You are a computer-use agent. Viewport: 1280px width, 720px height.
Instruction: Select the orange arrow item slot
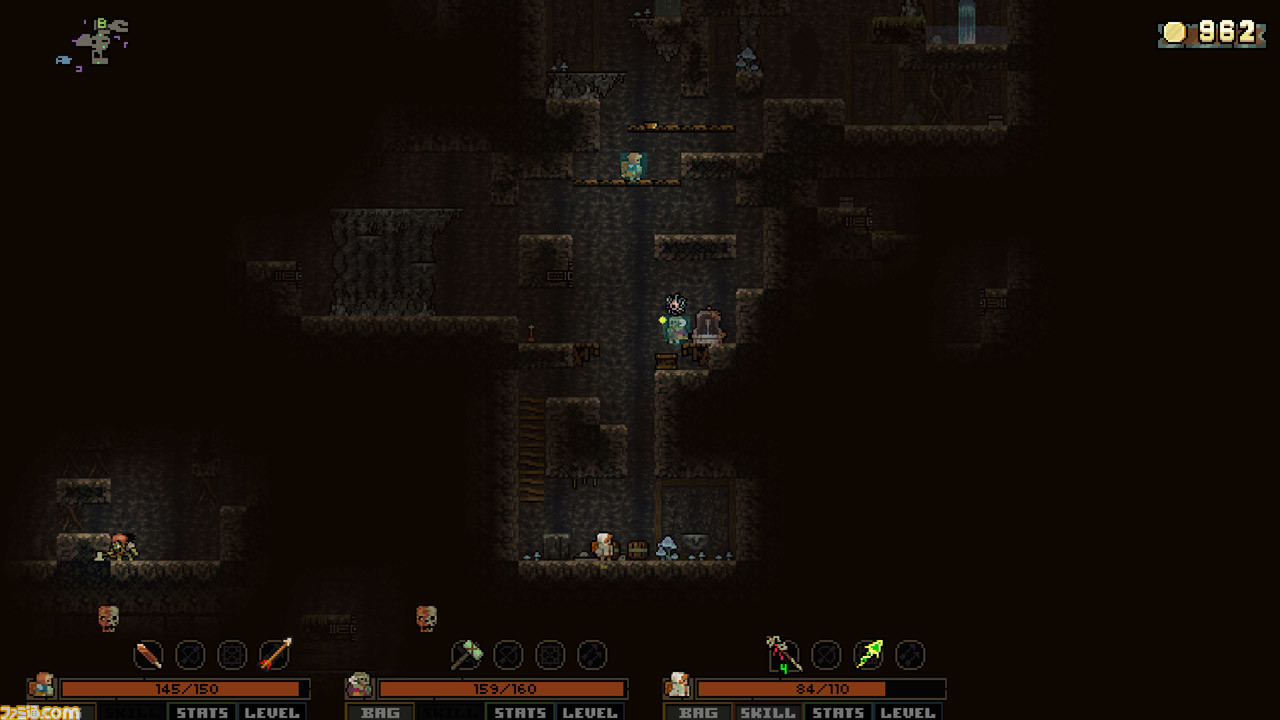click(275, 655)
